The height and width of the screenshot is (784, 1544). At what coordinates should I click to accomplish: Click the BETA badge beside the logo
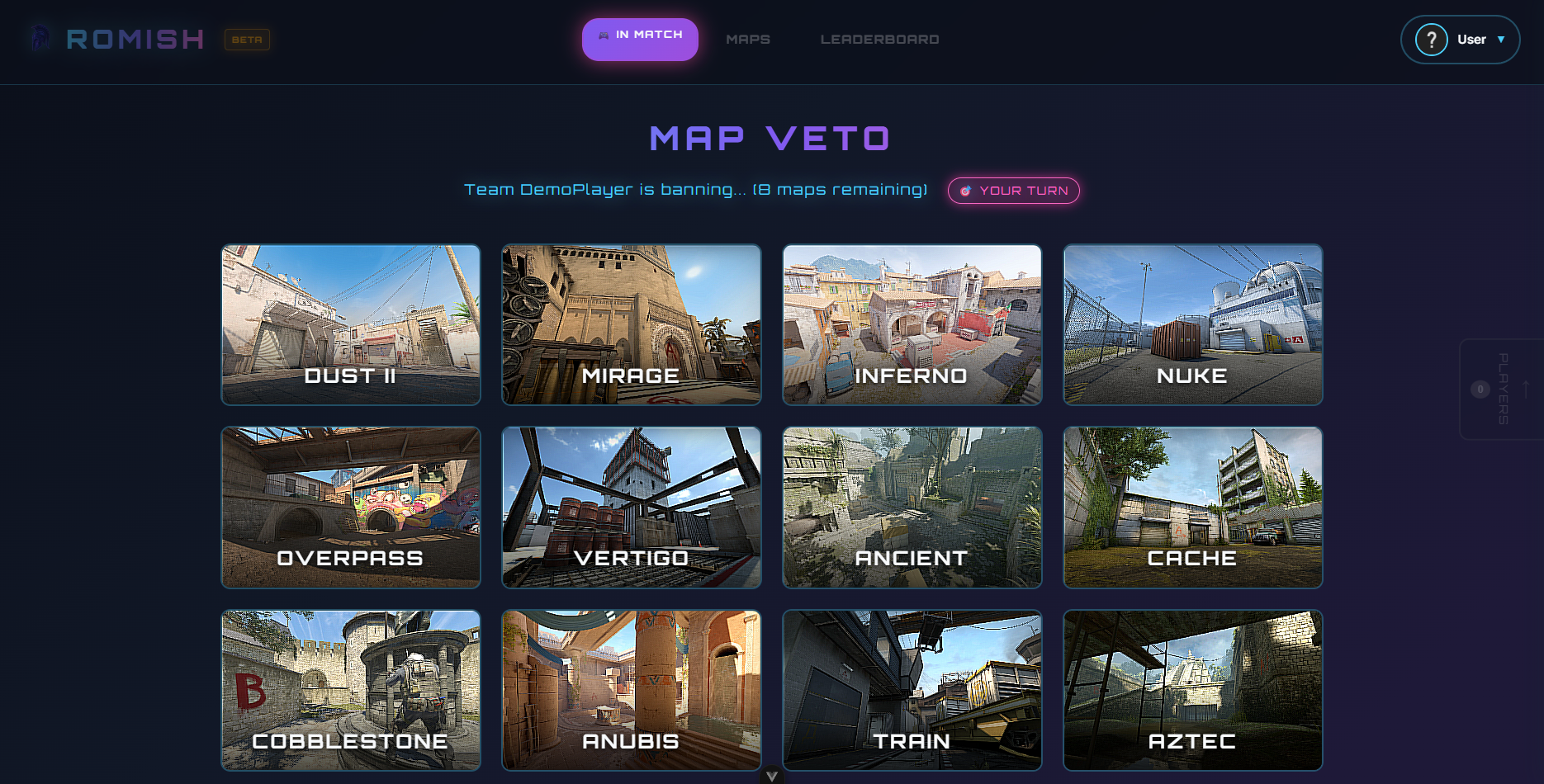(x=245, y=40)
